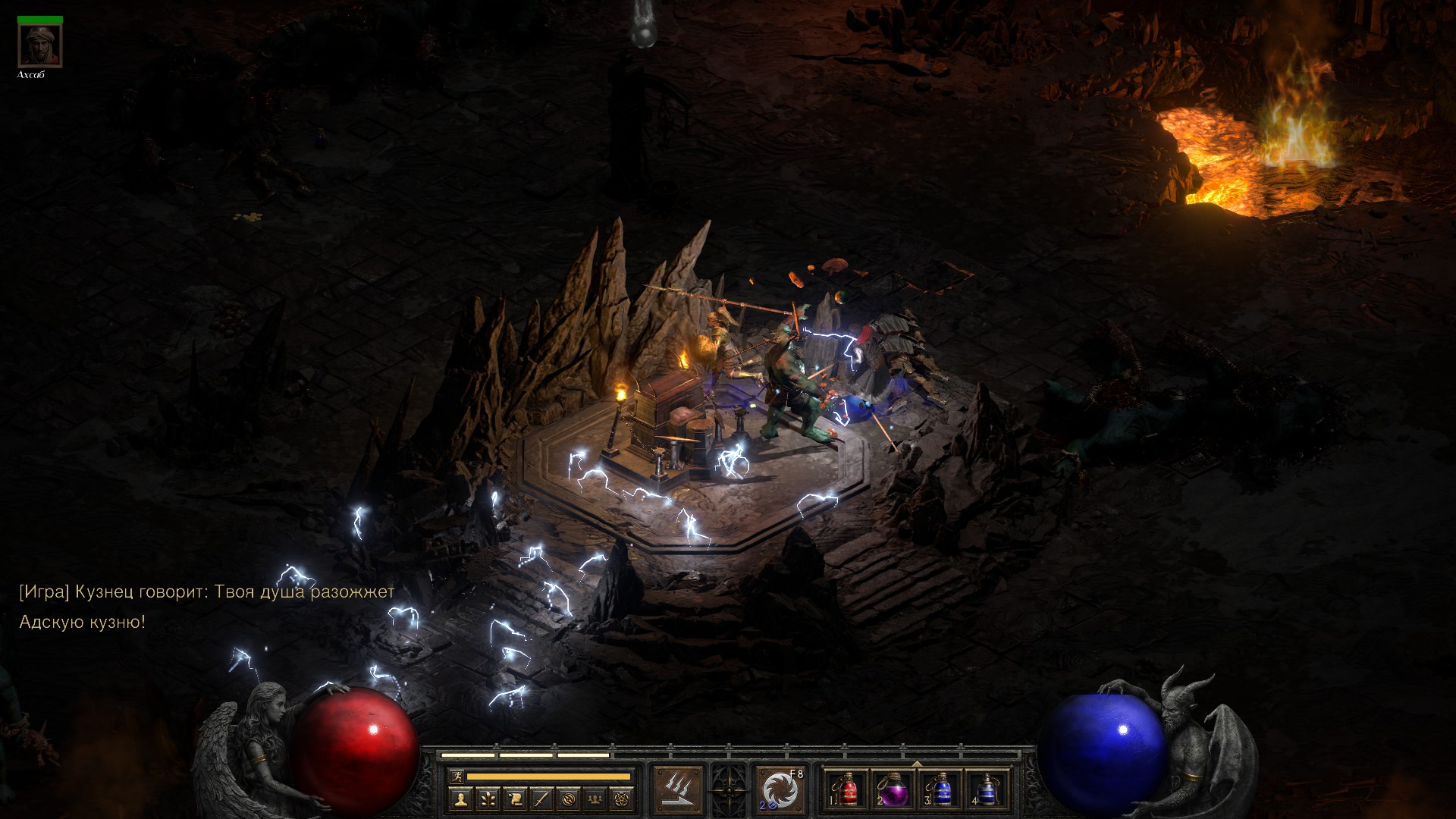Use the purple rejuvenation potion in belt
The width and height of the screenshot is (1456, 819).
coord(893,790)
